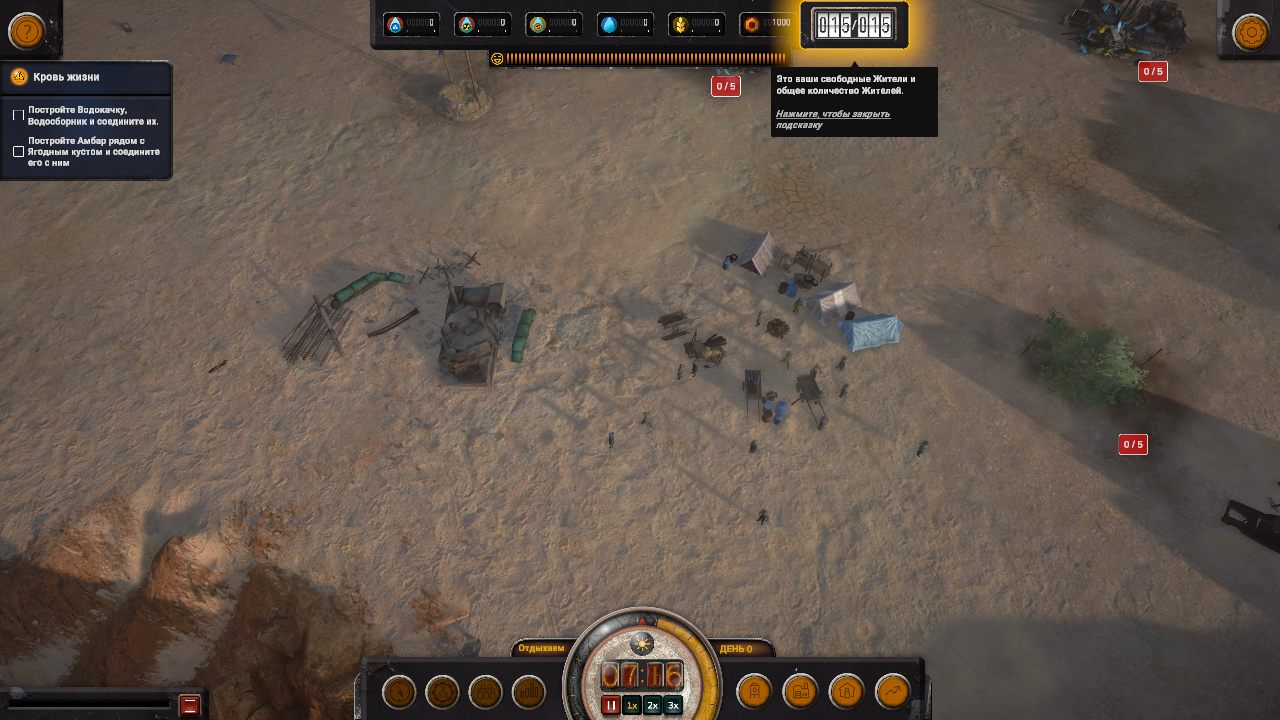1280x720 pixels.
Task: Set game speed to 3x
Action: pos(673,705)
